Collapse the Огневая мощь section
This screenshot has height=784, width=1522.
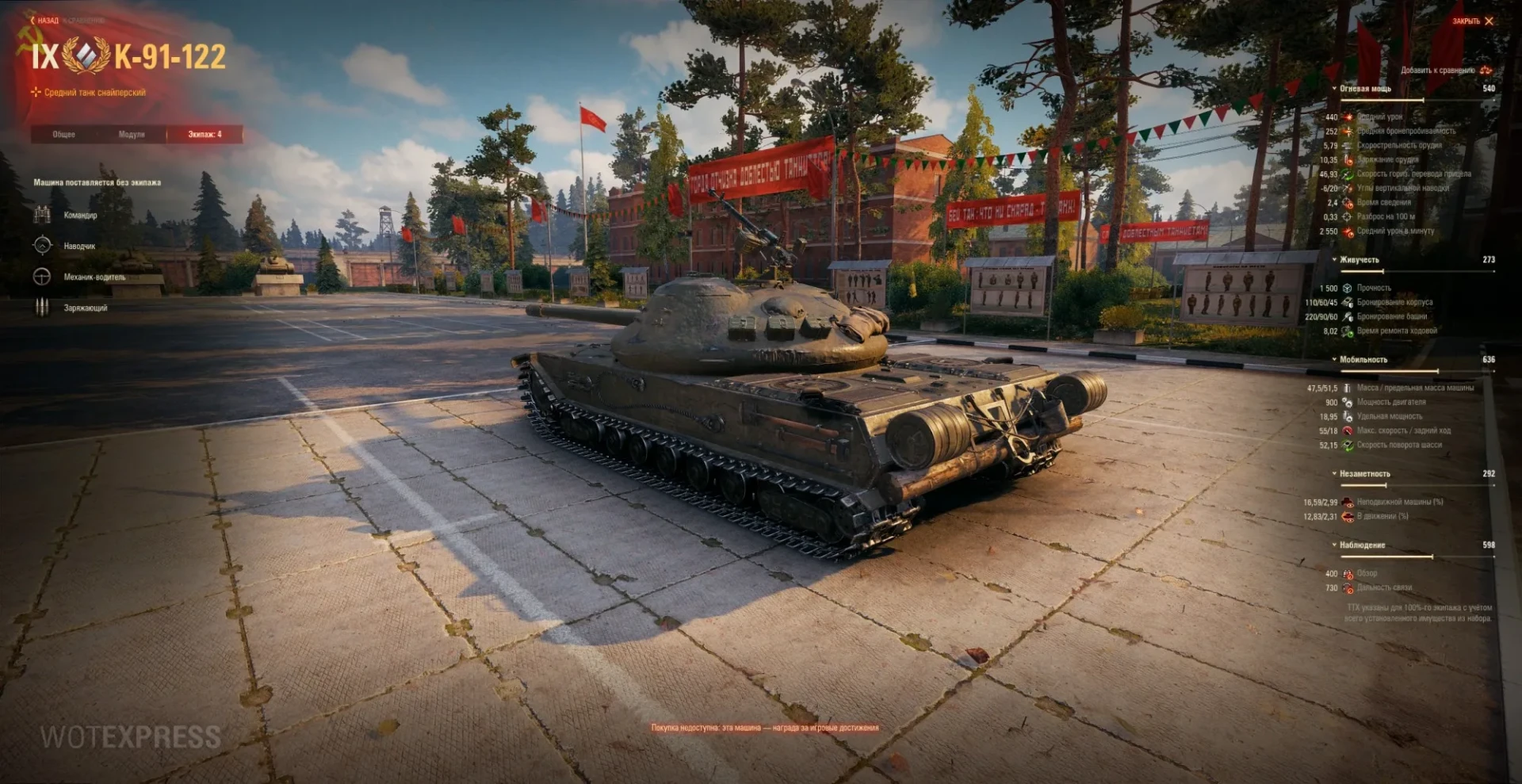[x=1364, y=89]
